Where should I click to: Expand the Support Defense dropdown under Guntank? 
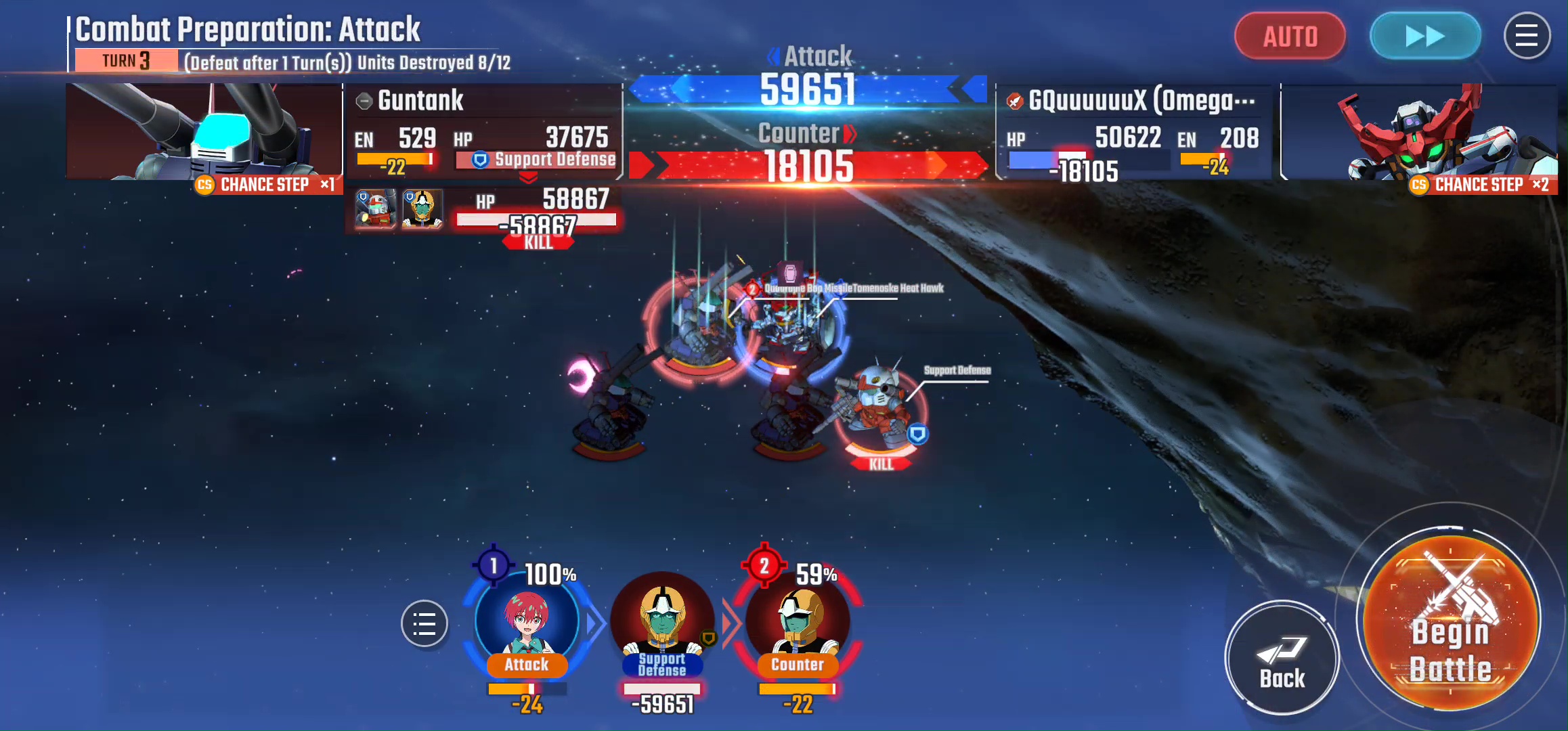tap(528, 177)
